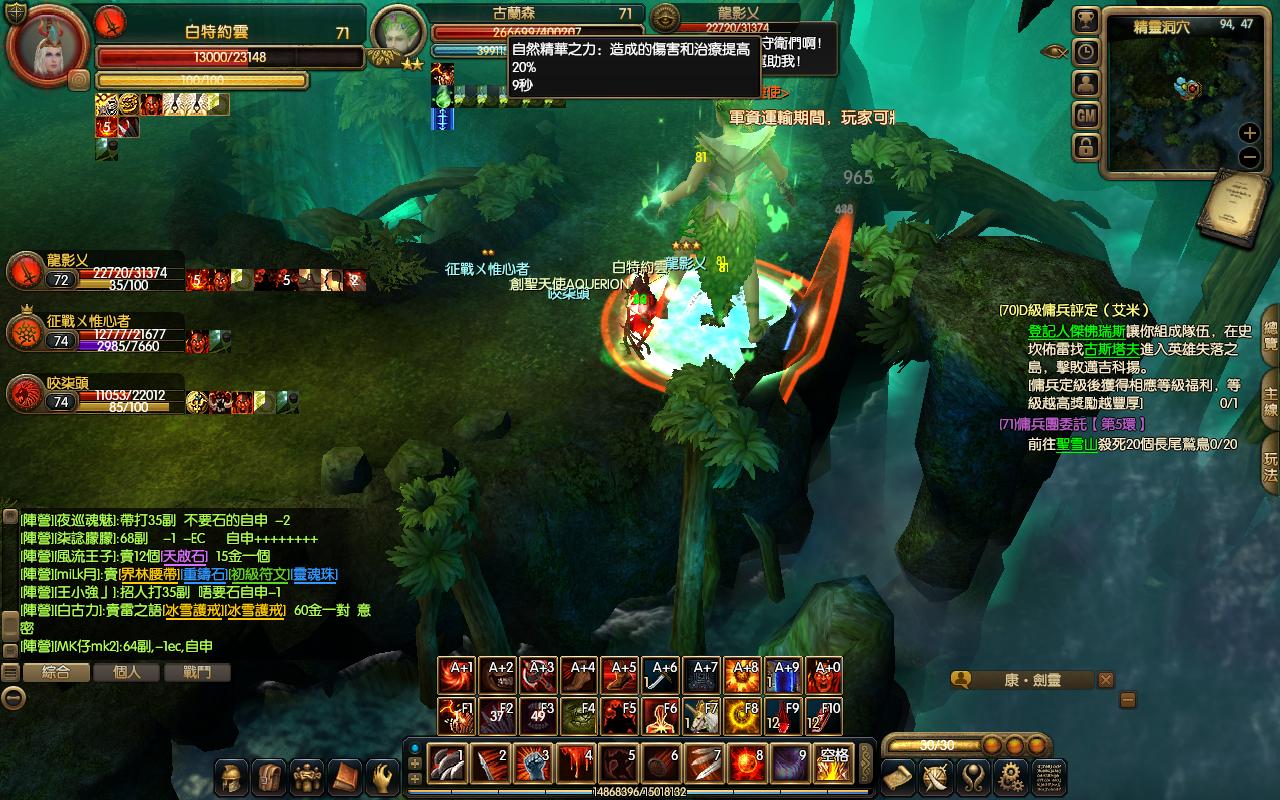1280x800 pixels.
Task: Click the GM support button
Action: tap(1086, 116)
